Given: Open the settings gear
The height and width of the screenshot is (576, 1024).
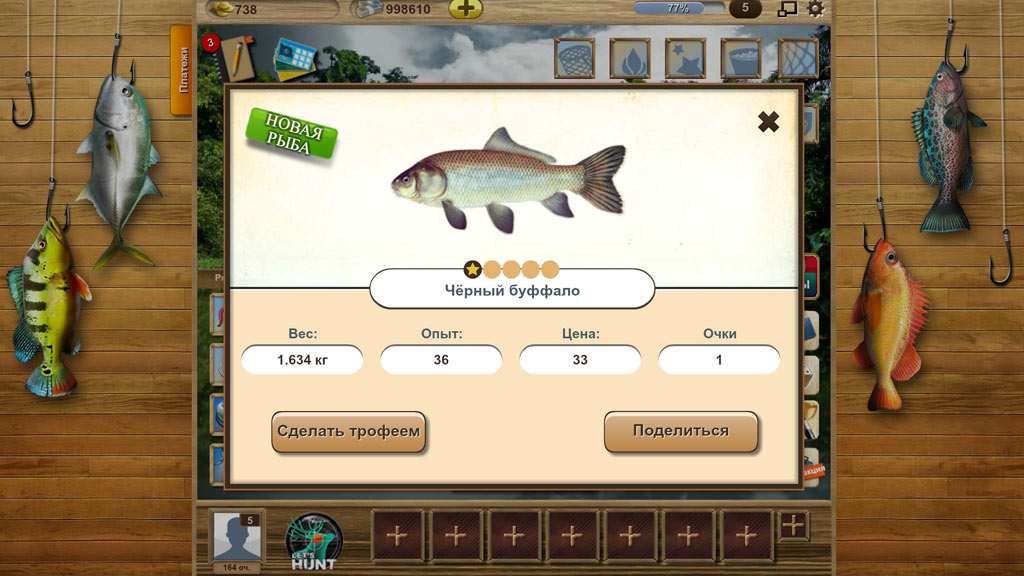Looking at the screenshot, I should pos(816,9).
